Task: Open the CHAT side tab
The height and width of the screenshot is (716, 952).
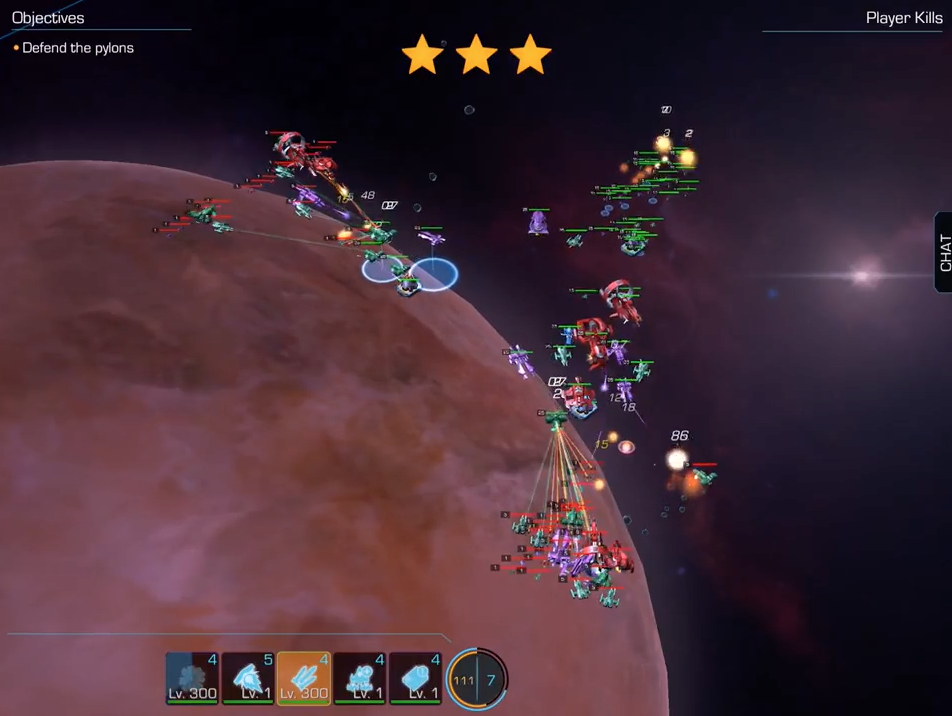Action: (x=943, y=252)
